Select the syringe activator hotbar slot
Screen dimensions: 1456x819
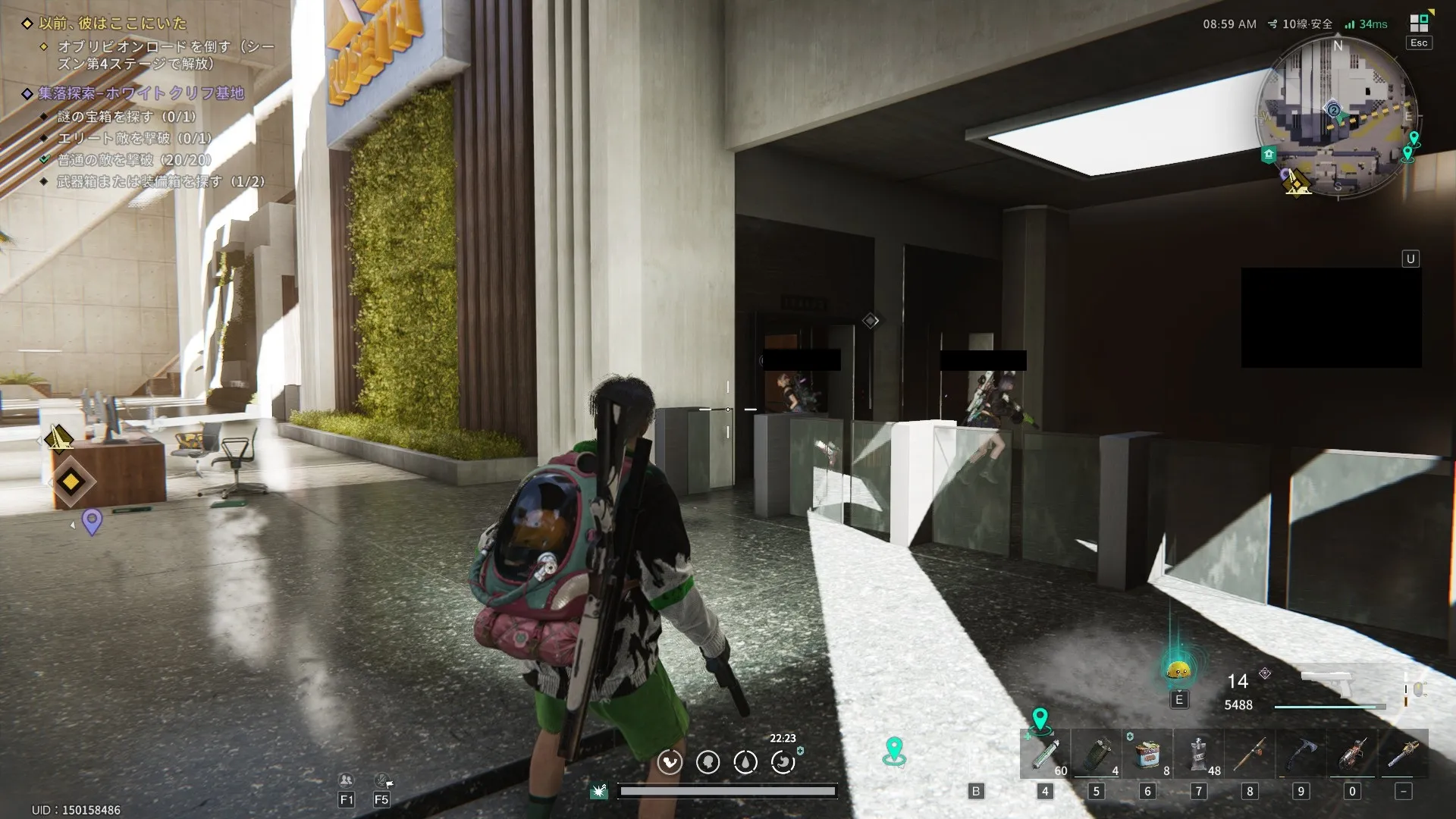[x=1045, y=754]
